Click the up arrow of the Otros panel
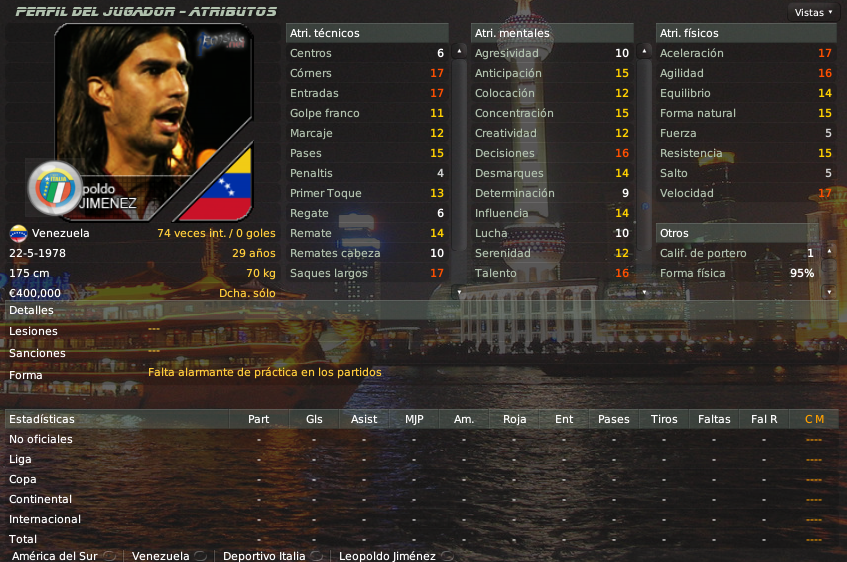This screenshot has width=847, height=562. click(828, 251)
